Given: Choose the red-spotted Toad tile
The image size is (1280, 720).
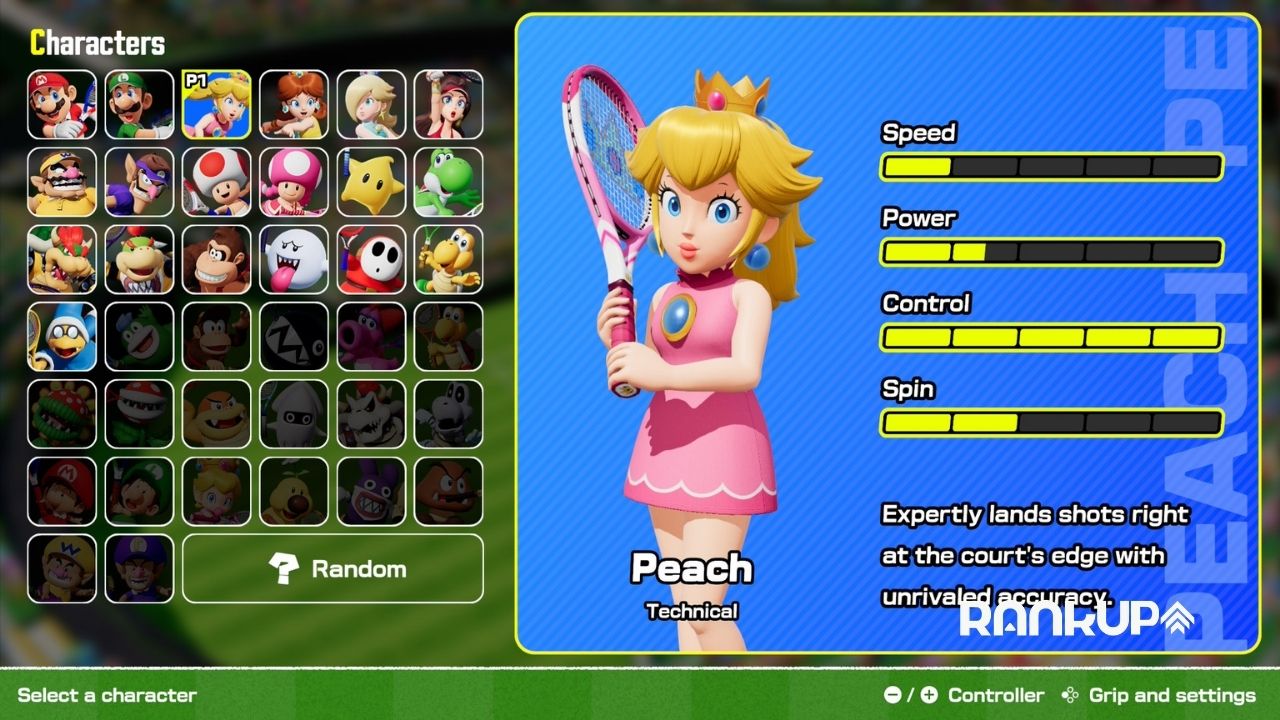Looking at the screenshot, I should 217,182.
